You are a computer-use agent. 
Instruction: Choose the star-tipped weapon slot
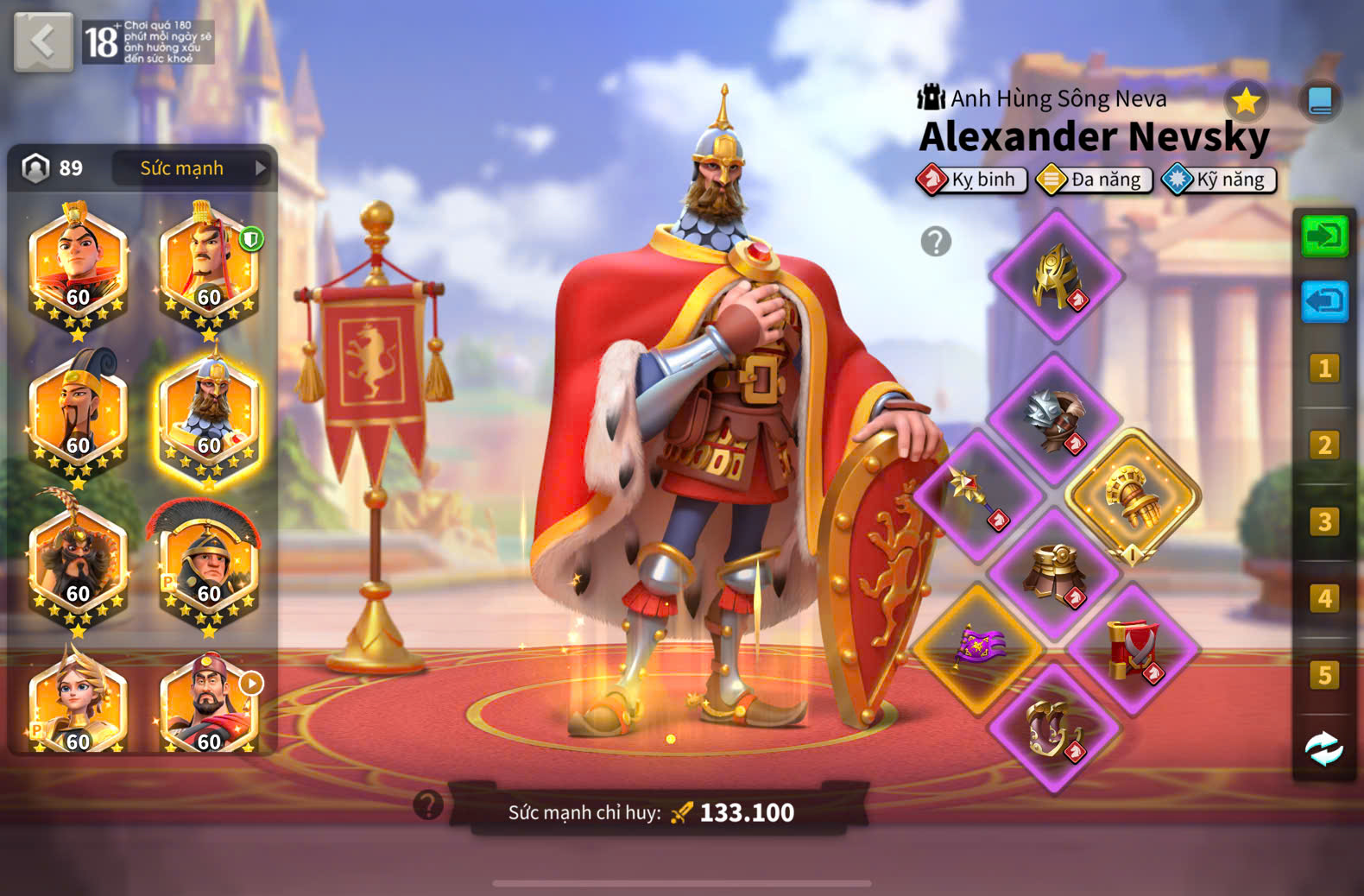pyautogui.click(x=977, y=495)
